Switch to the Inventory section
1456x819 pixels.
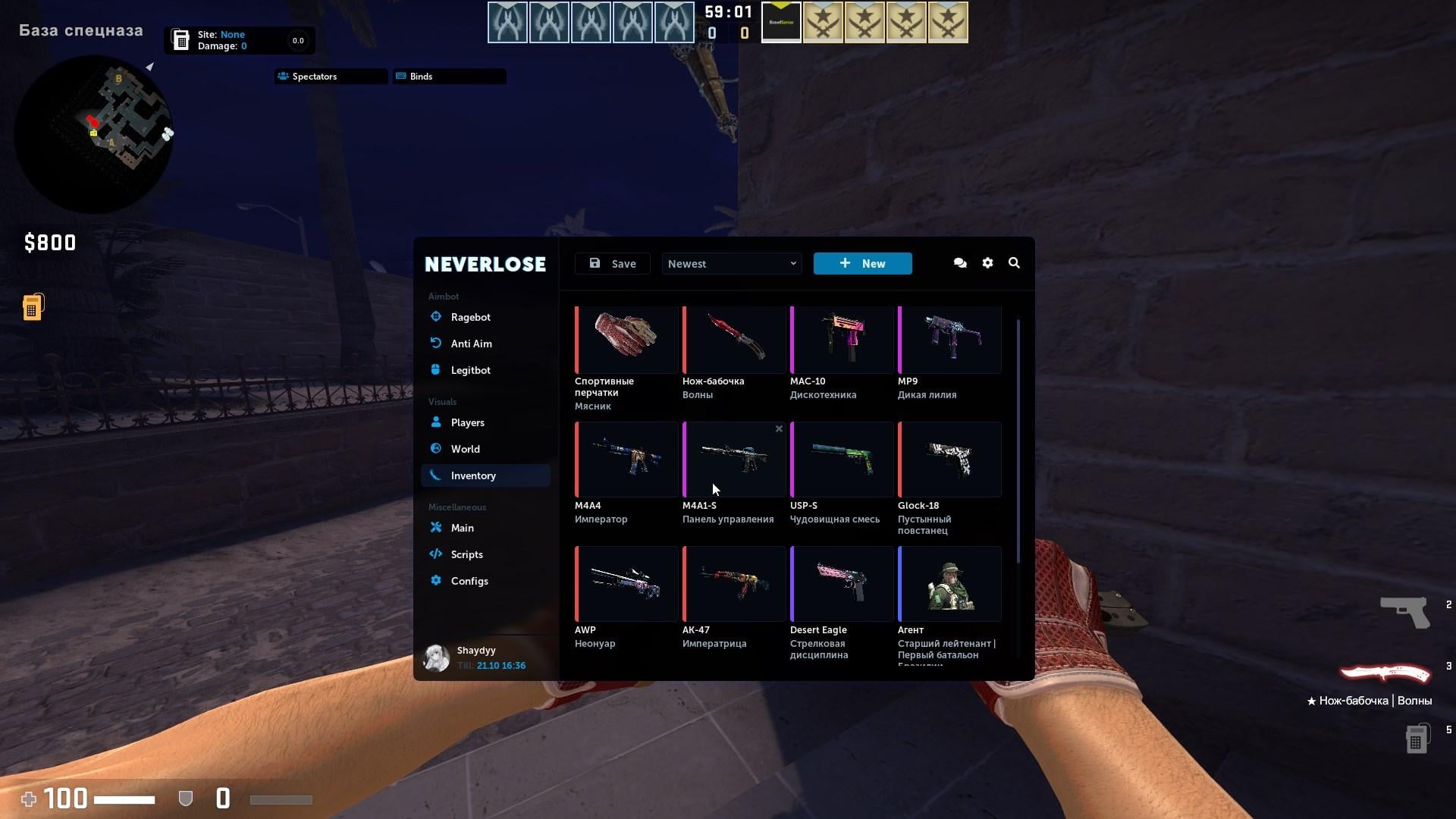[473, 475]
